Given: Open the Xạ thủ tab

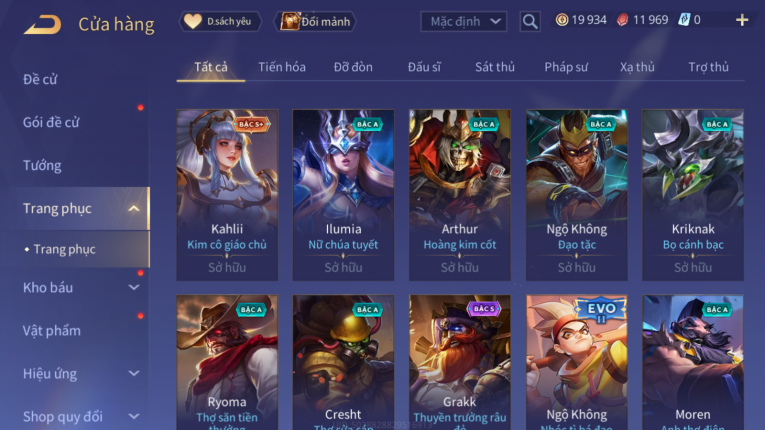Looking at the screenshot, I should pos(637,67).
